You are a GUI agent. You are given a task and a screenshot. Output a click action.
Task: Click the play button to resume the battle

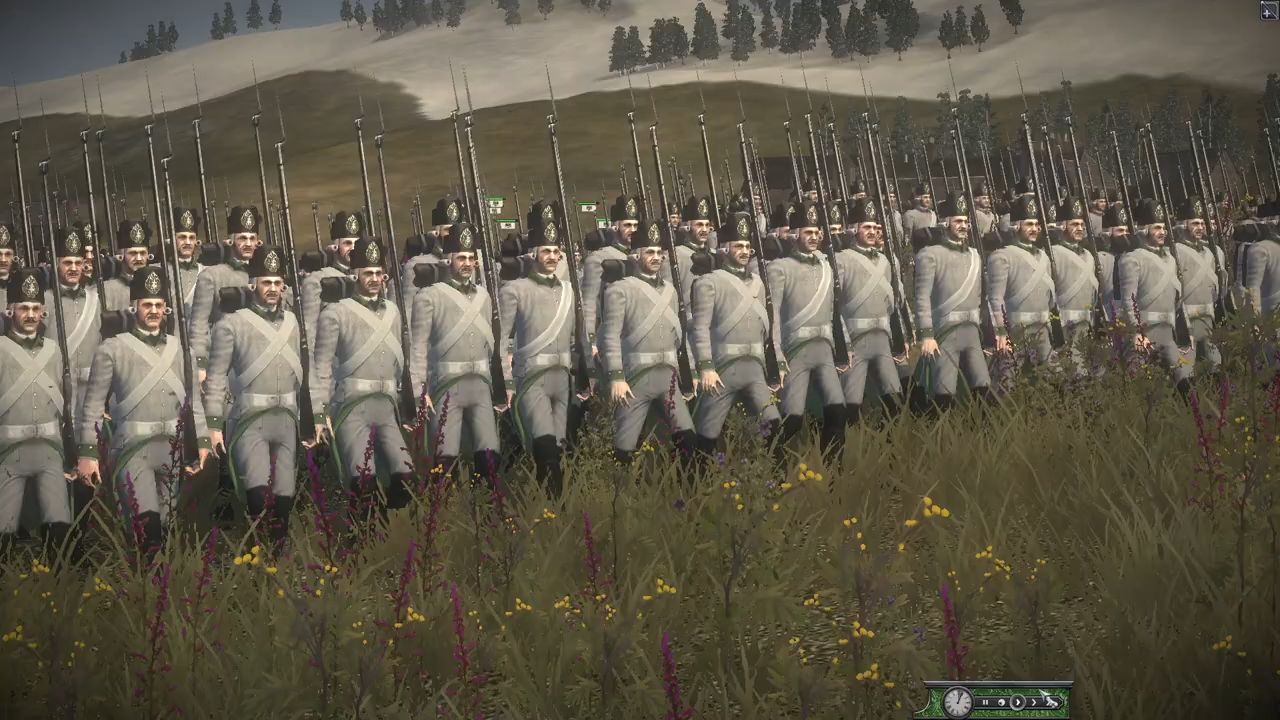pos(1018,702)
